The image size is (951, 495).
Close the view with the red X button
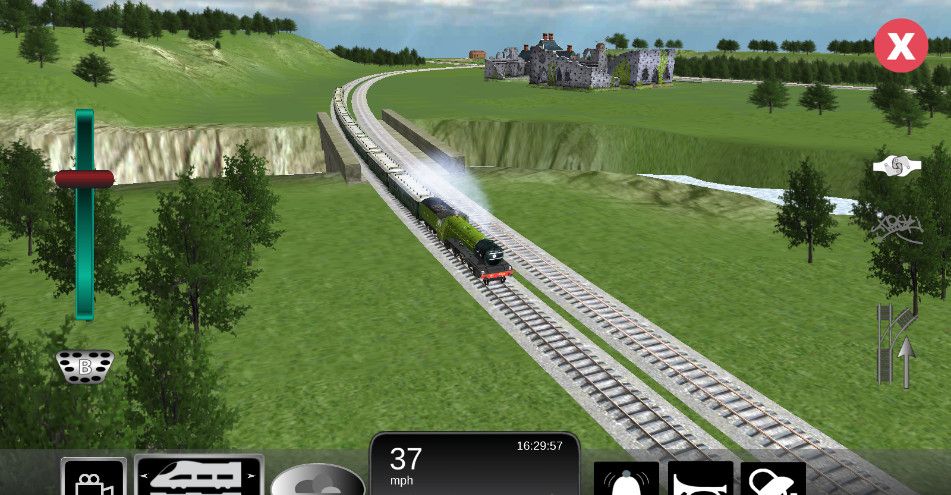pos(900,46)
